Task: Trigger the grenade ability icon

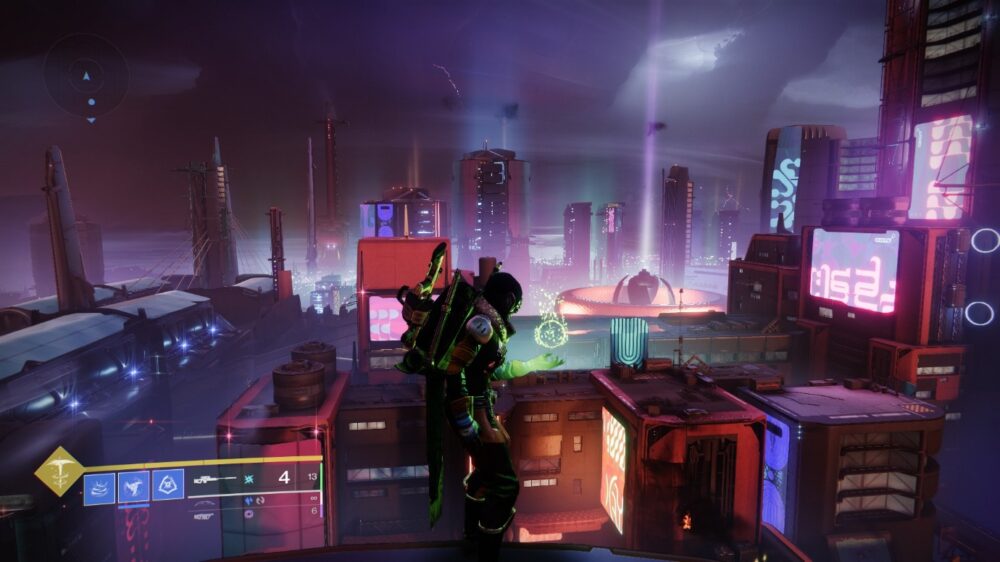Action: pyautogui.click(x=168, y=485)
